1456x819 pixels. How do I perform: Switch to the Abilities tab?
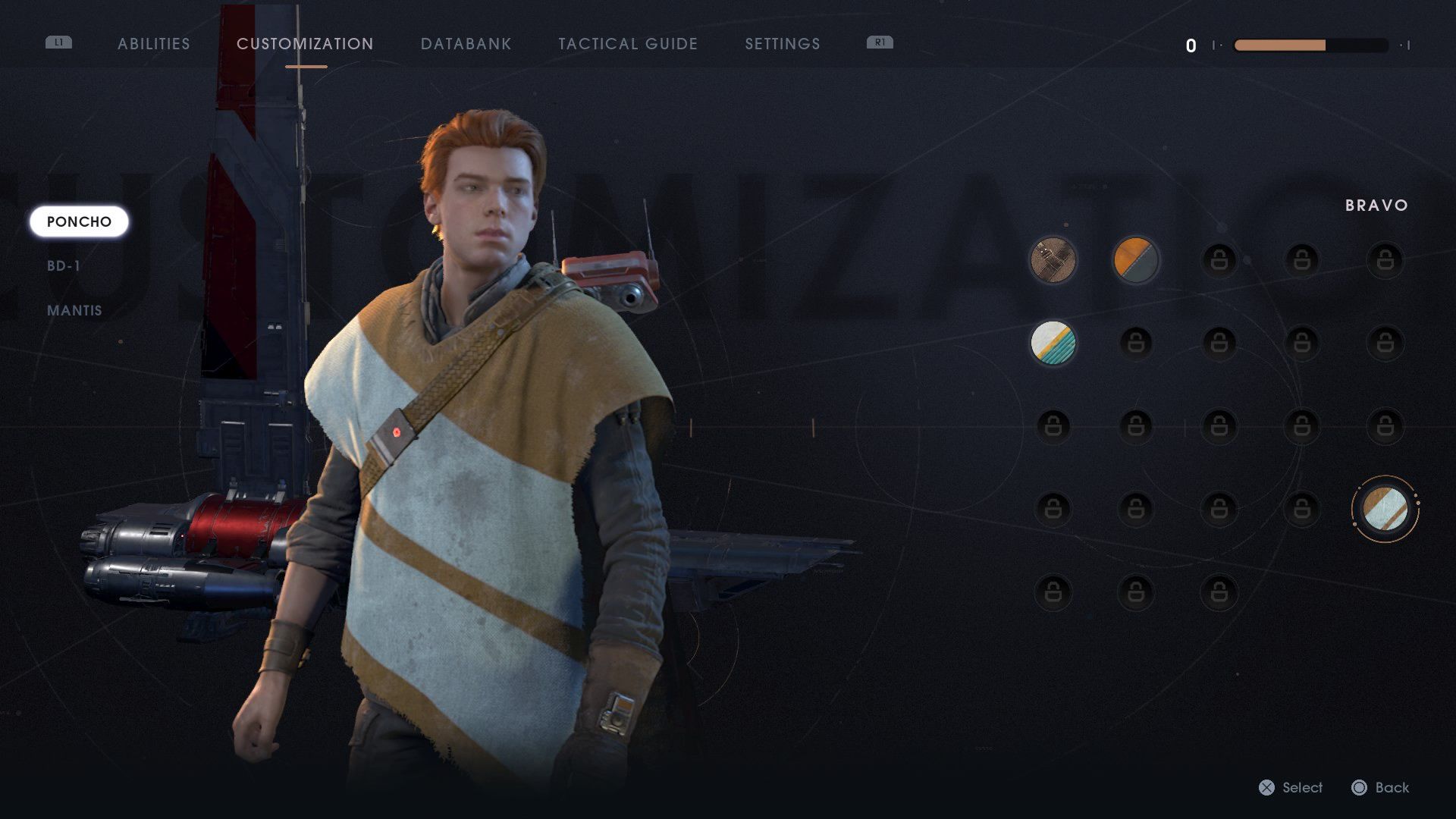pyautogui.click(x=153, y=44)
